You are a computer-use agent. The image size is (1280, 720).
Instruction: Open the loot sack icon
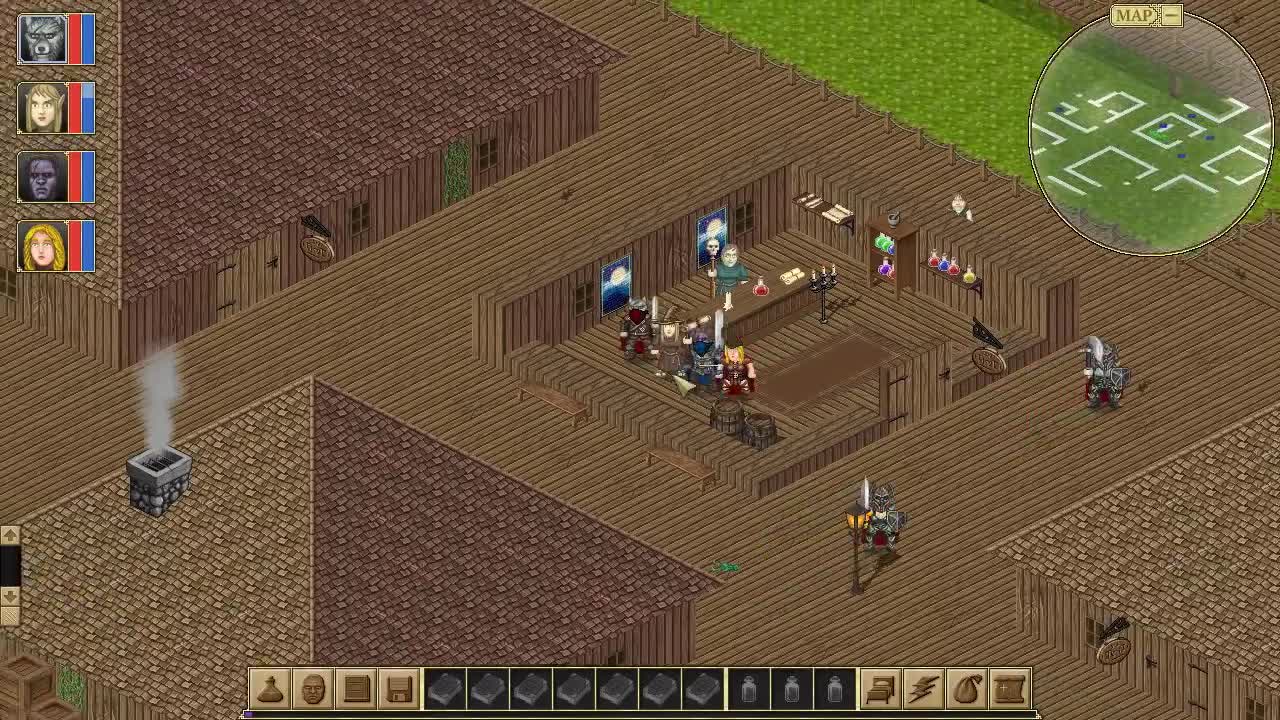point(967,688)
